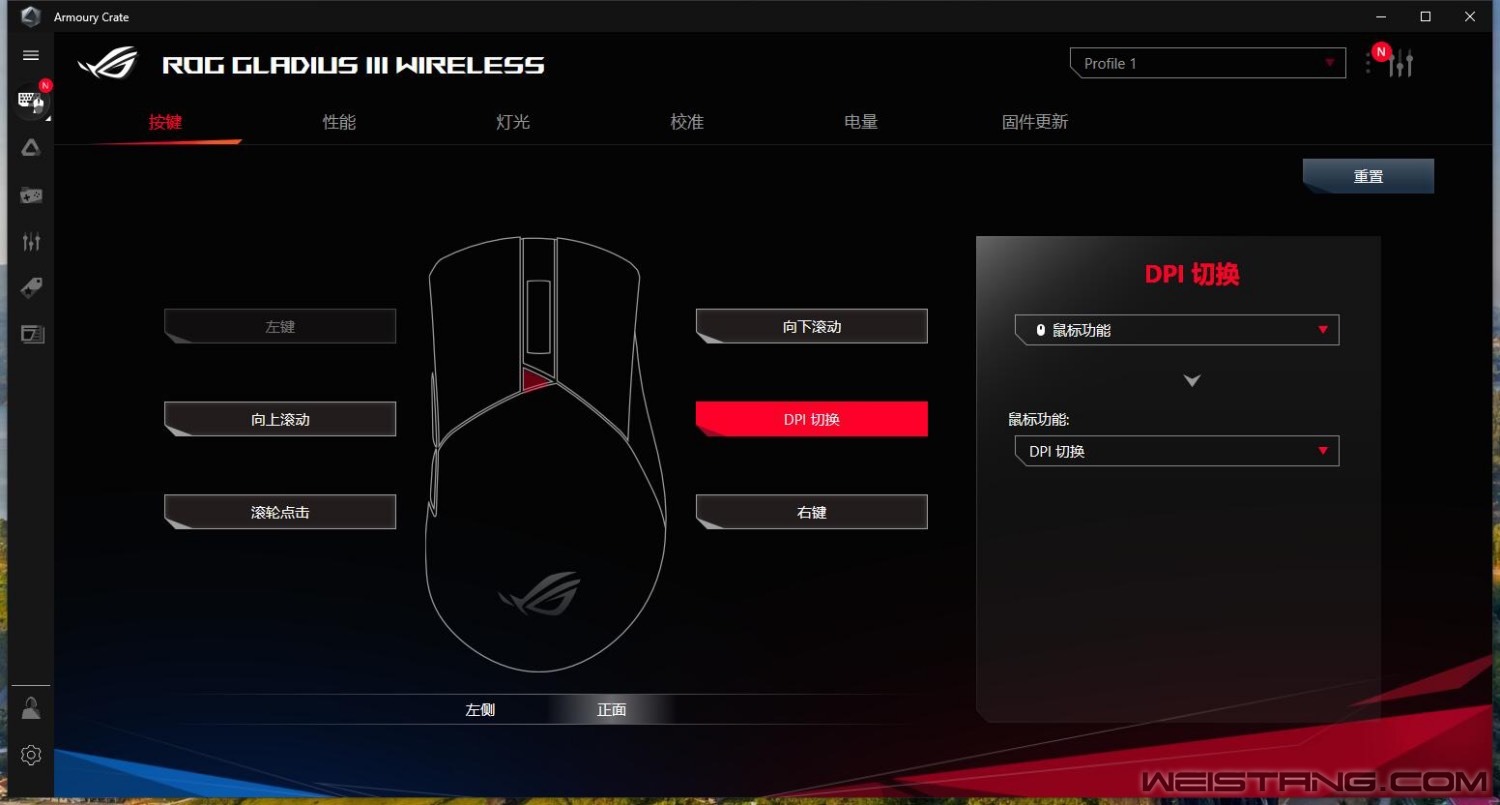Go to the 固件更新 firmware tab
Screen dimensions: 1500x805
[x=1035, y=122]
